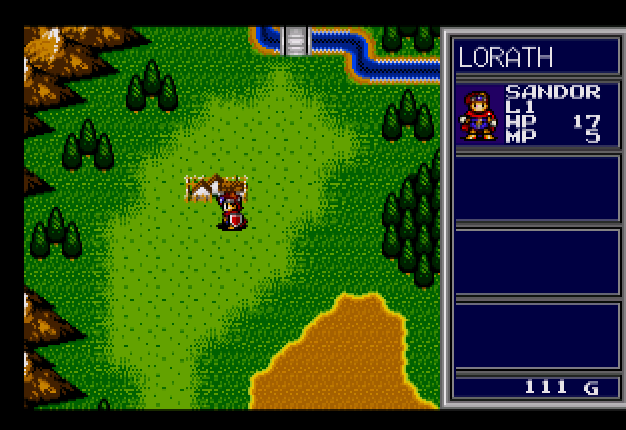Screen dimensions: 626x430
Task: Select Sandor's party member panel
Action: coord(537,115)
